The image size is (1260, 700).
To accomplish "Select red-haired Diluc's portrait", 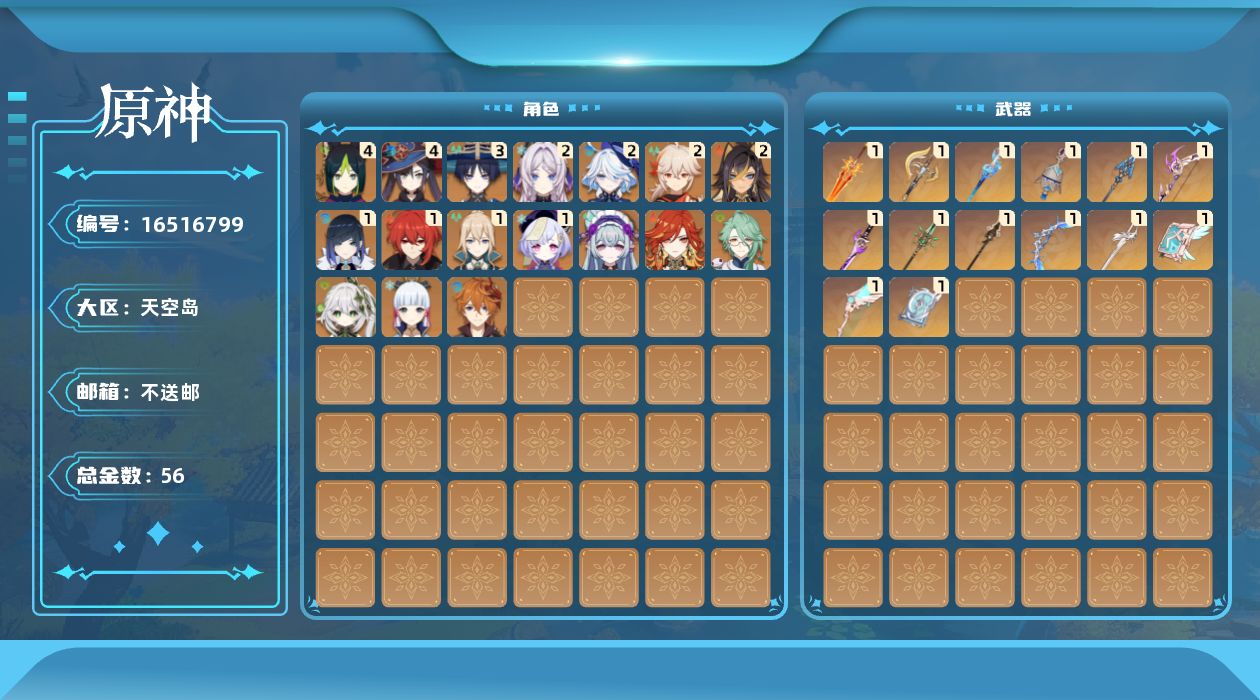I will click(x=412, y=240).
